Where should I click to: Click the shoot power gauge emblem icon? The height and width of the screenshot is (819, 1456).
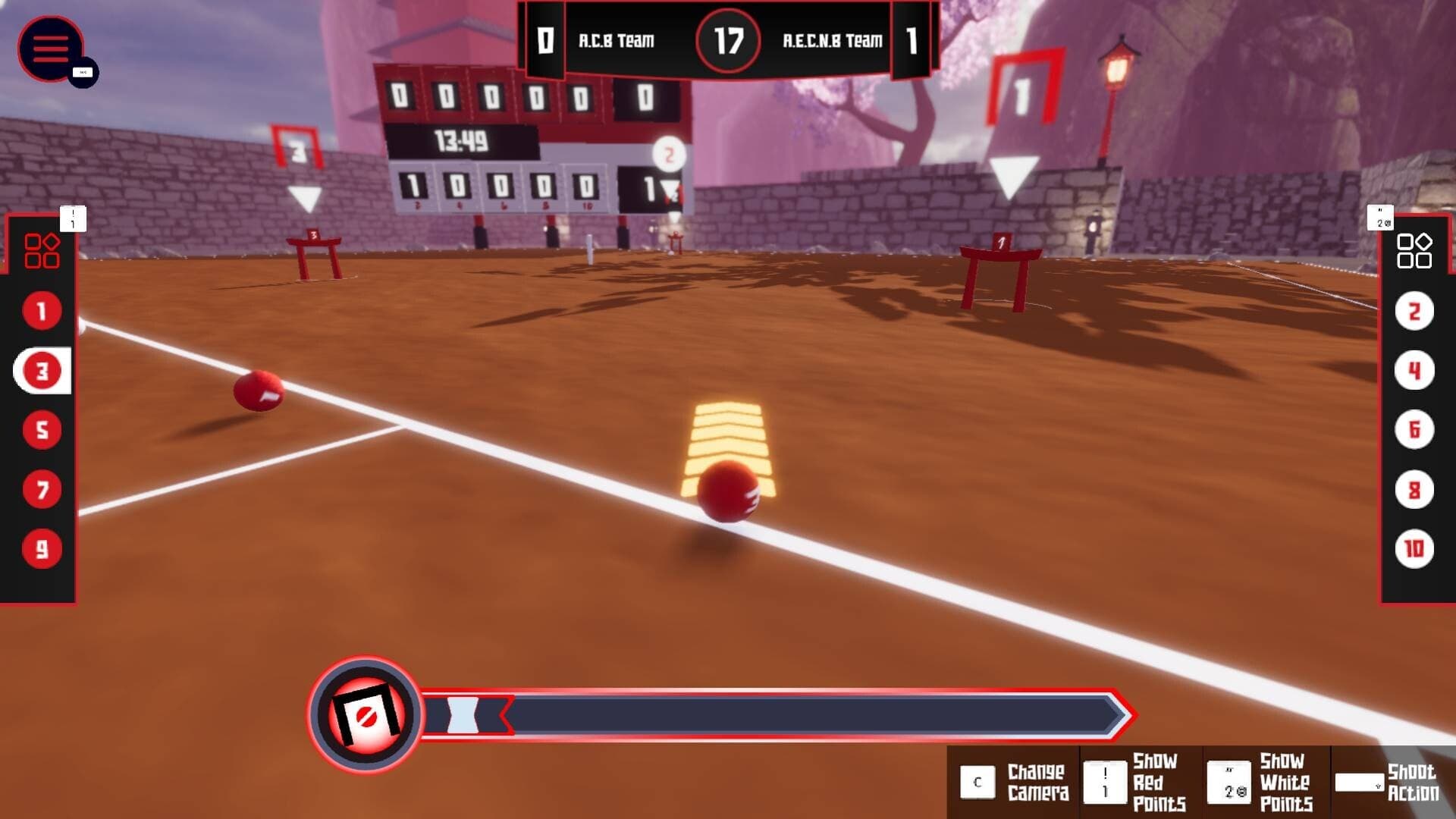click(x=365, y=714)
